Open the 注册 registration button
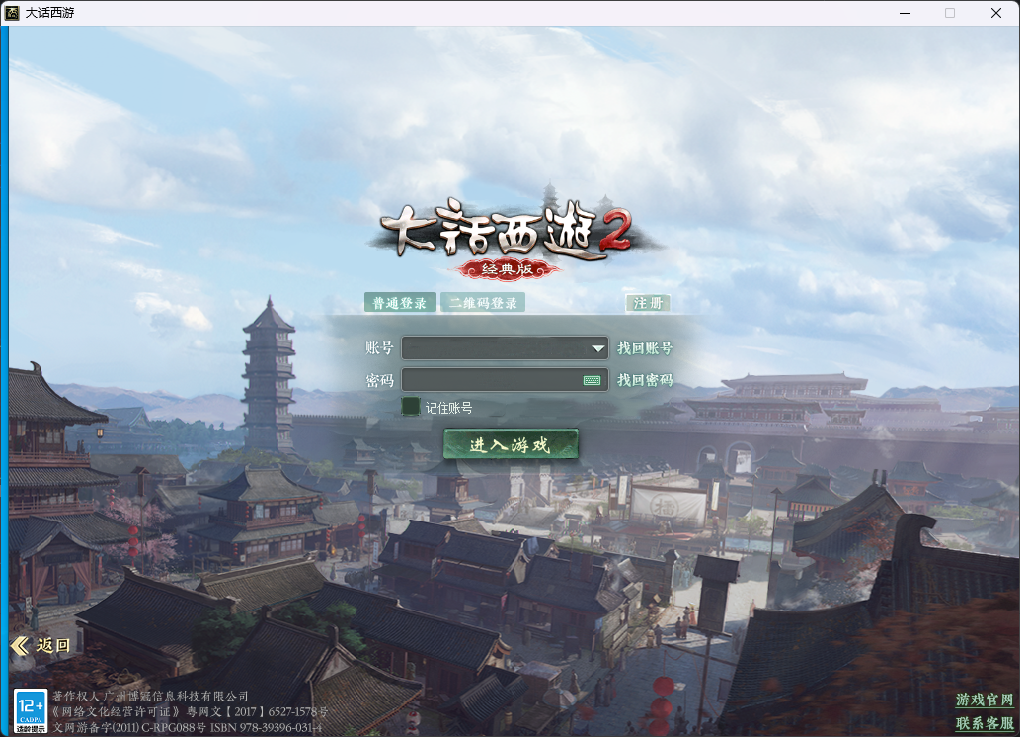Screen dimensions: 1020x737 tap(647, 303)
